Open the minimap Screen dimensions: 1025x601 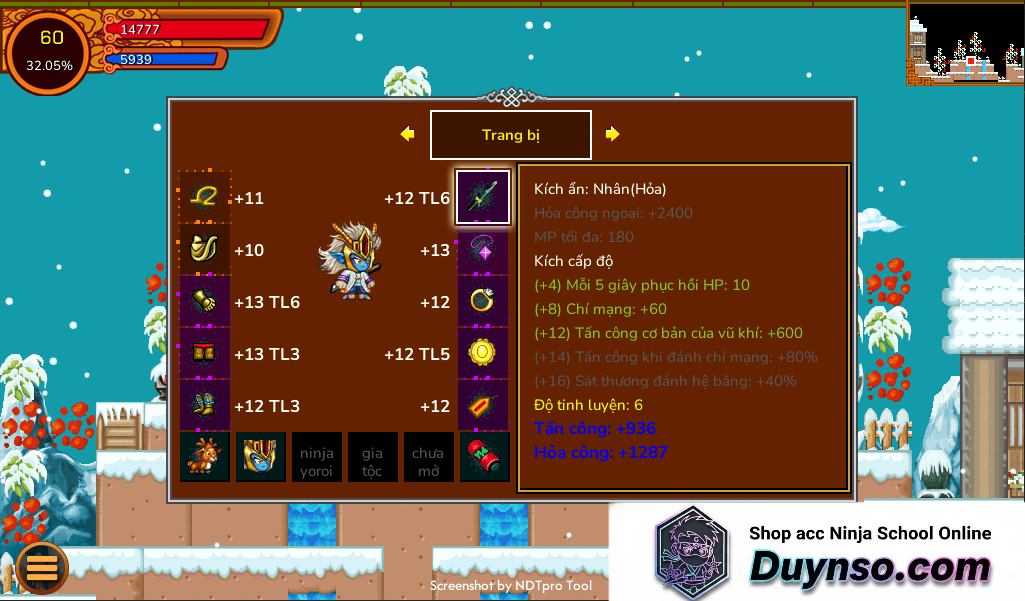(965, 43)
